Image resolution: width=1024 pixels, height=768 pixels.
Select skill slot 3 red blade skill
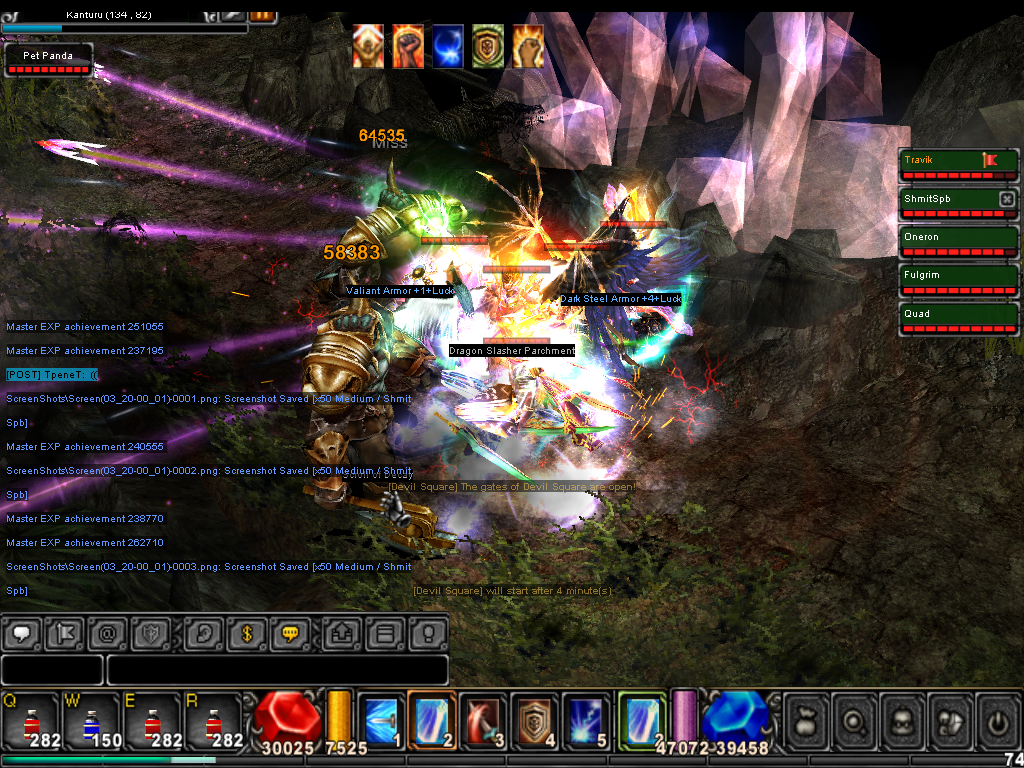[x=483, y=720]
